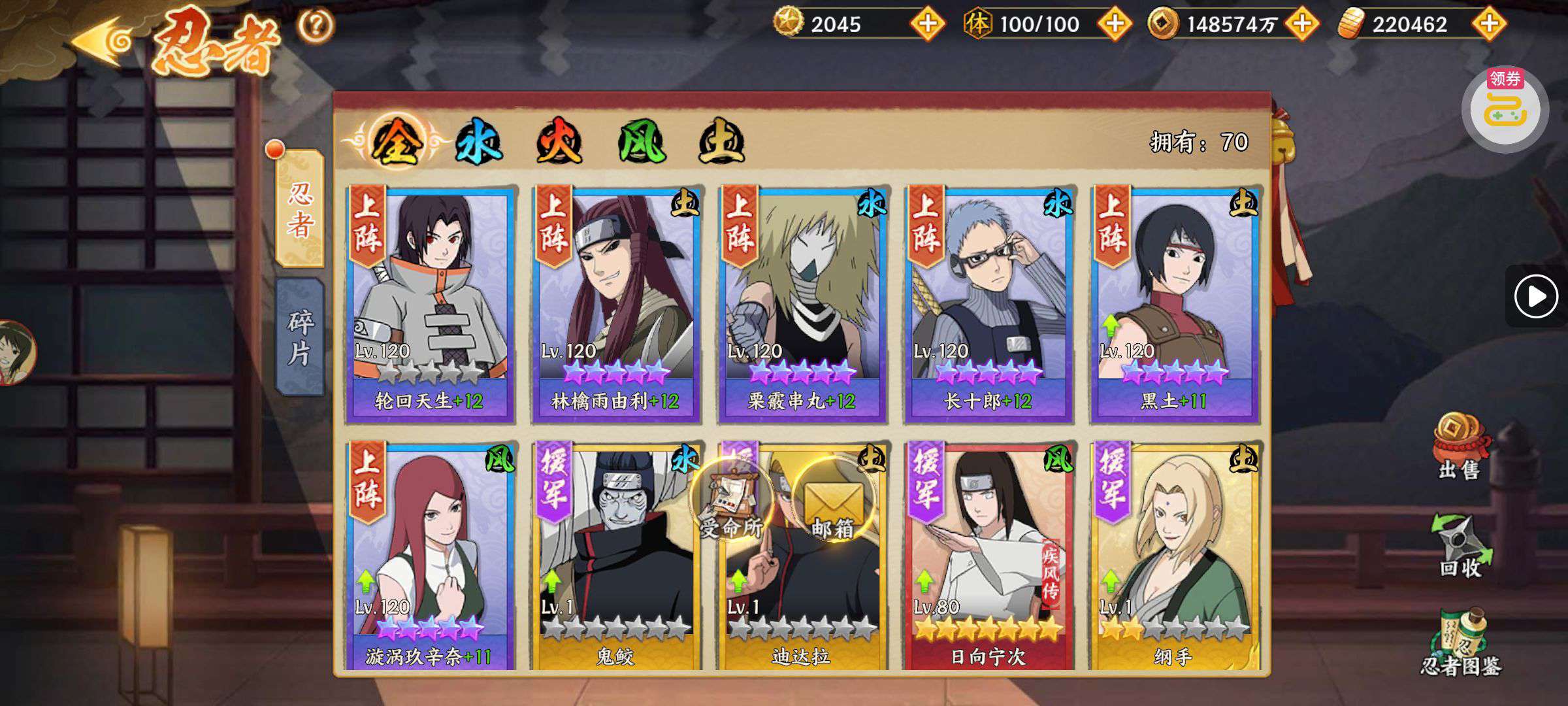Open the help question mark
This screenshot has height=706, width=1568.
coord(316,26)
